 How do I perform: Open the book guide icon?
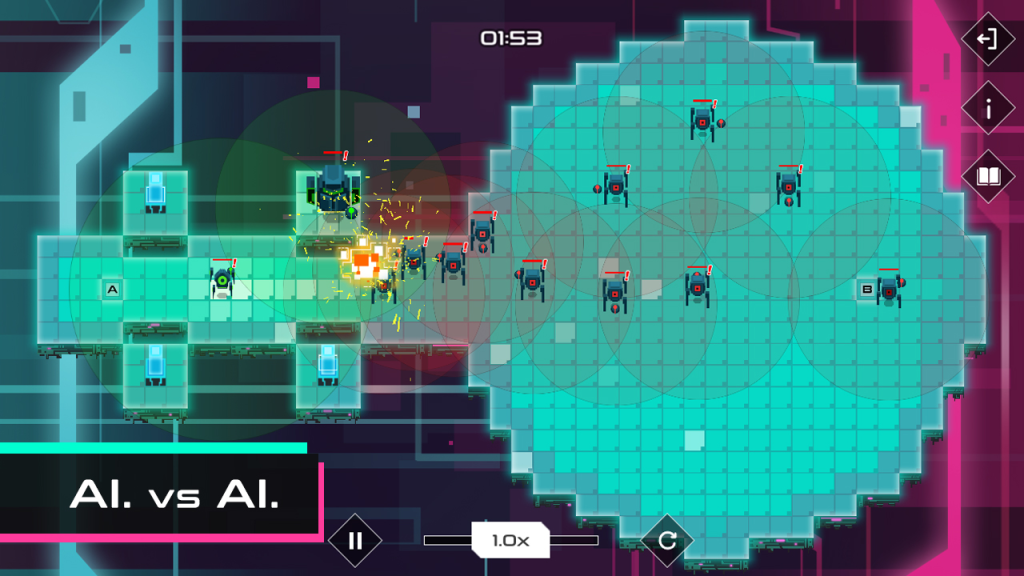click(988, 177)
